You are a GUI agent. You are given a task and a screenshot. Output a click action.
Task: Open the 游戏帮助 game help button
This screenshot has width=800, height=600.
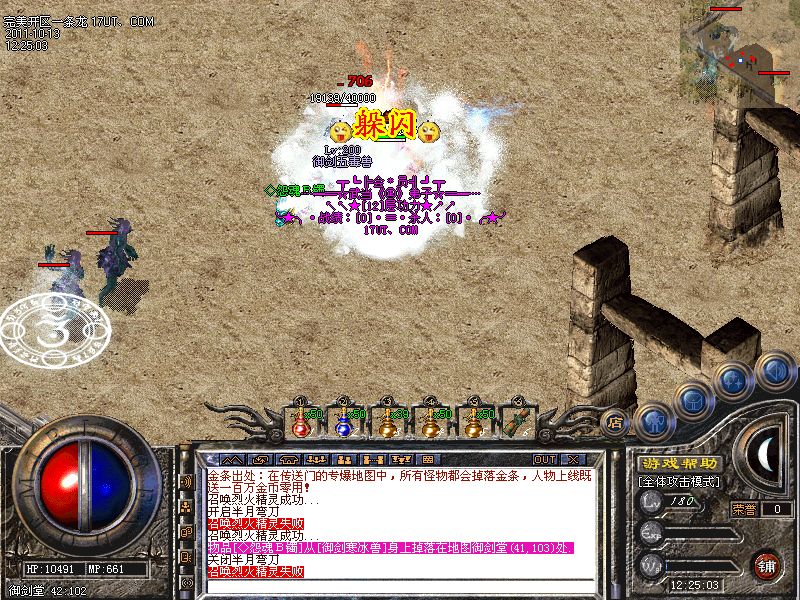tap(679, 464)
